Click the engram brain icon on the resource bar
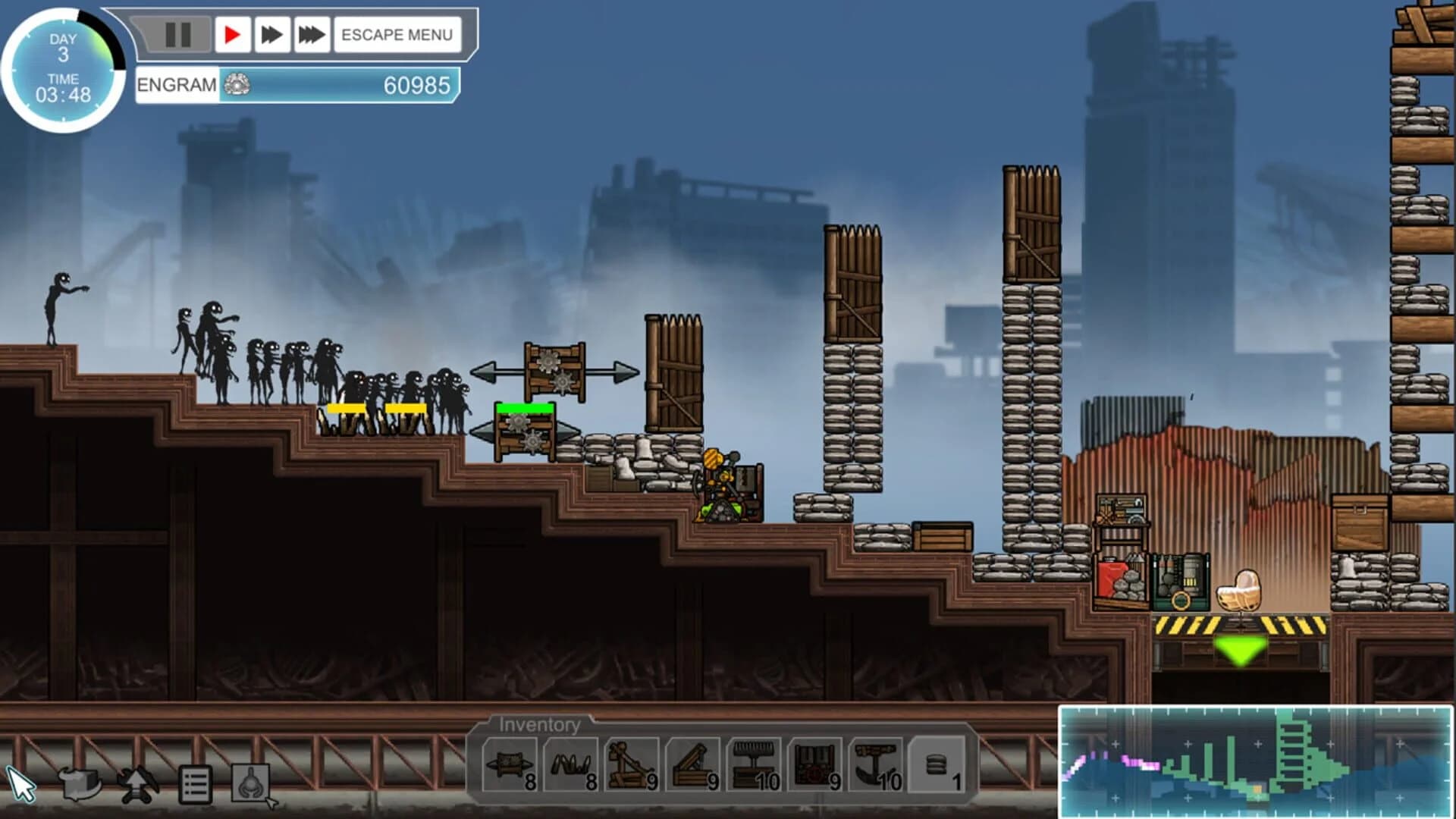Screen dimensions: 1456x819 click(239, 86)
